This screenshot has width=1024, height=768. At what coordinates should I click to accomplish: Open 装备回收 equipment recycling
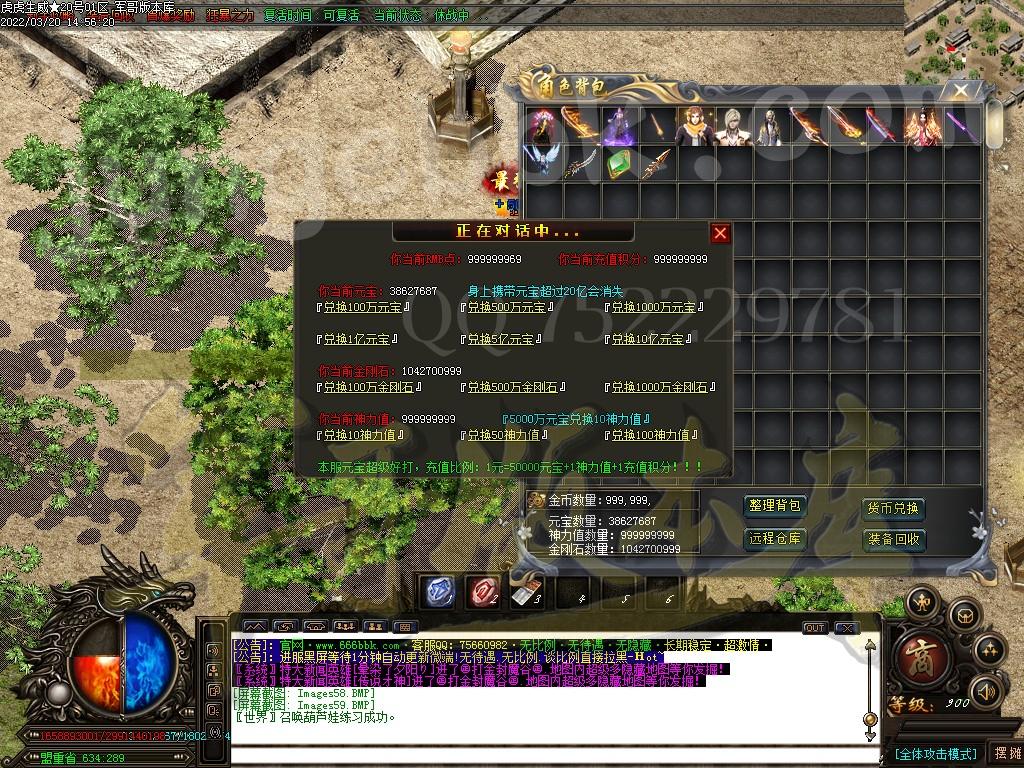893,540
